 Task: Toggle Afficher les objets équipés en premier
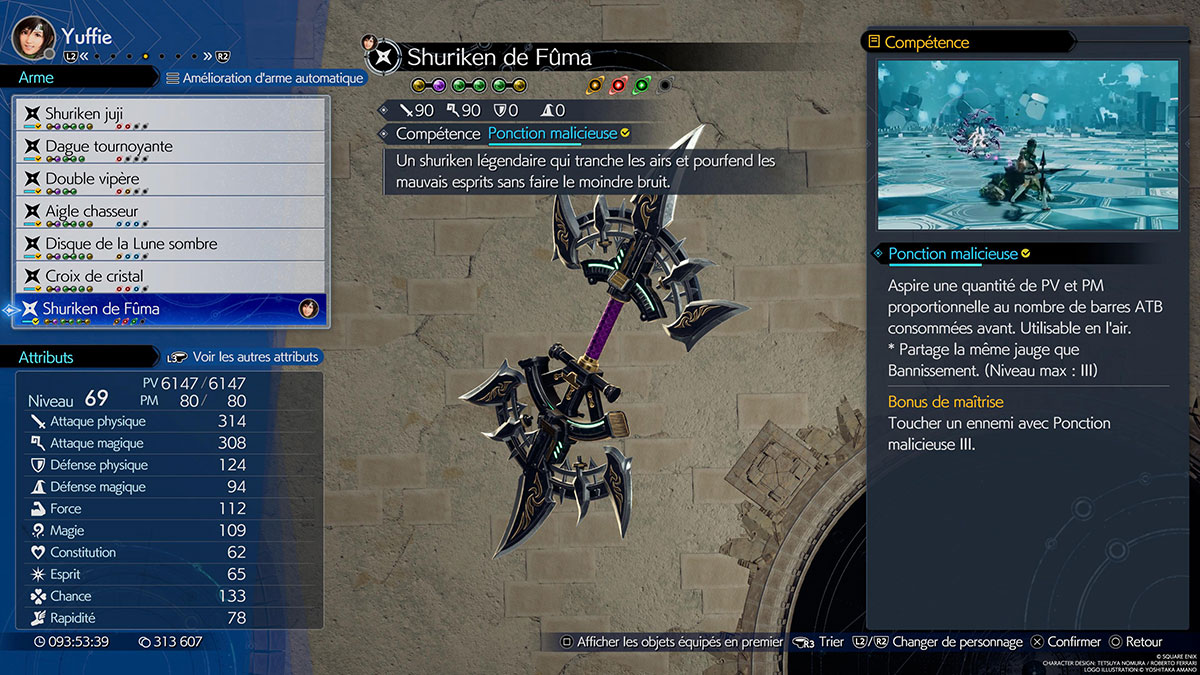[671, 642]
